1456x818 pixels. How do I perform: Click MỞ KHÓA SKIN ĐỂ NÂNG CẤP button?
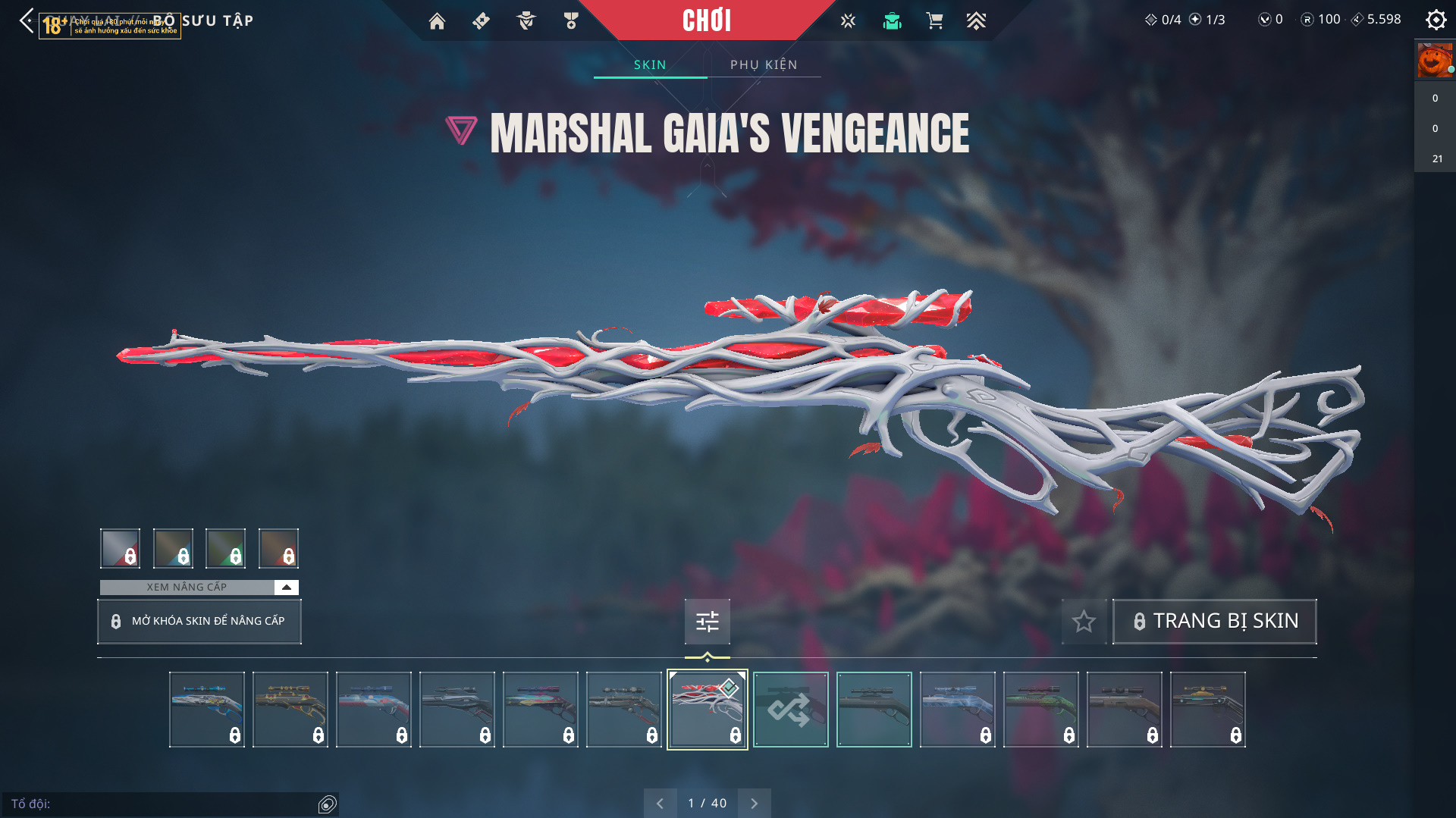click(199, 622)
